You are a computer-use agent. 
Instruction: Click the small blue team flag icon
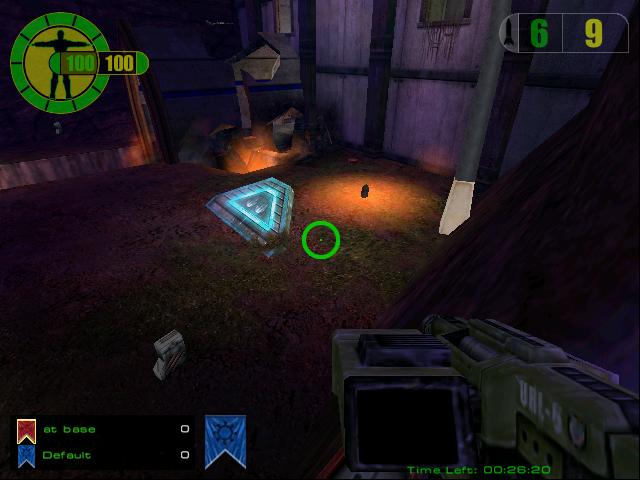point(26,455)
